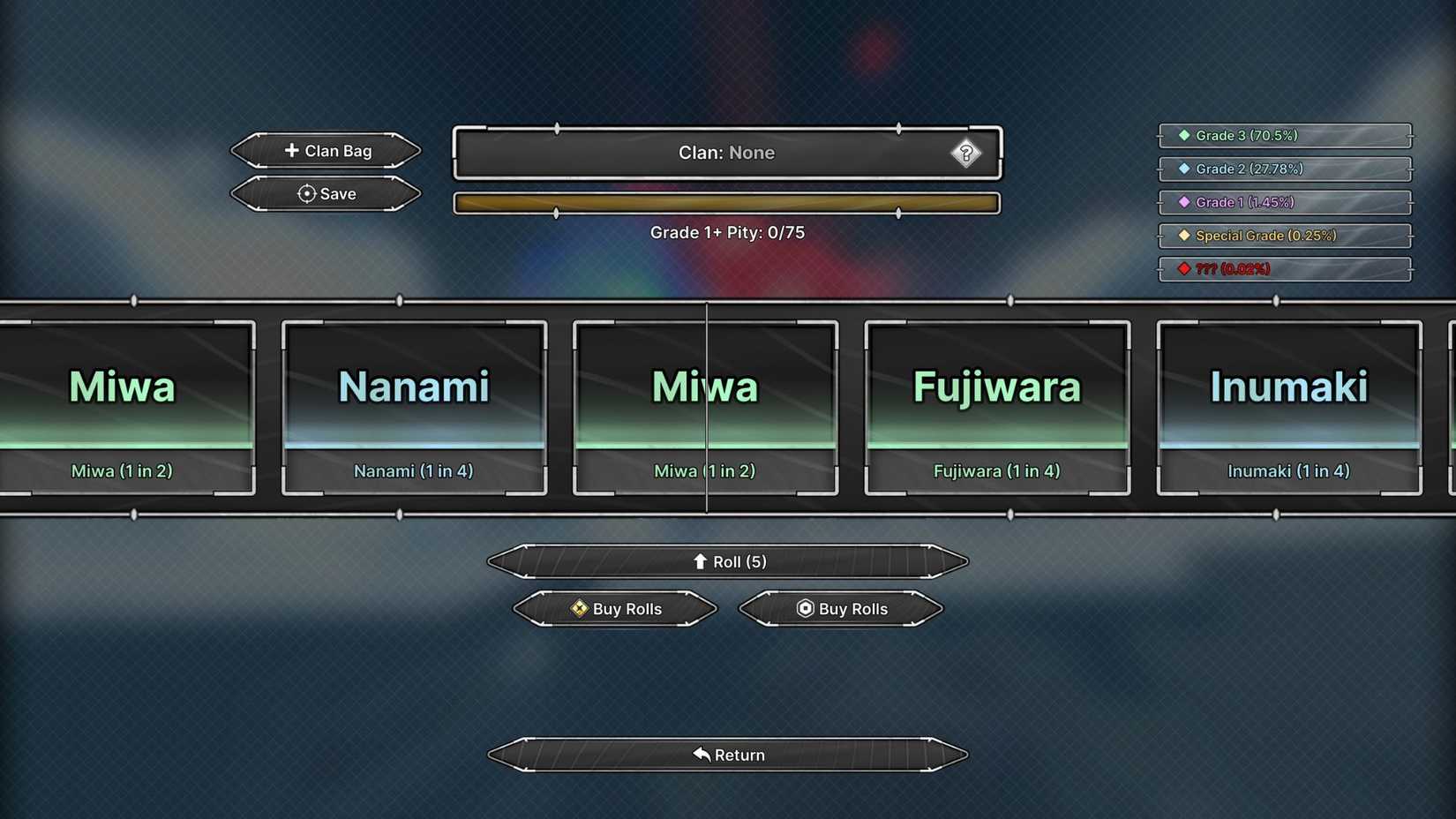Screen dimensions: 1456x819
Task: Click the Robux icon on the right Buy Rolls
Action: pos(804,609)
